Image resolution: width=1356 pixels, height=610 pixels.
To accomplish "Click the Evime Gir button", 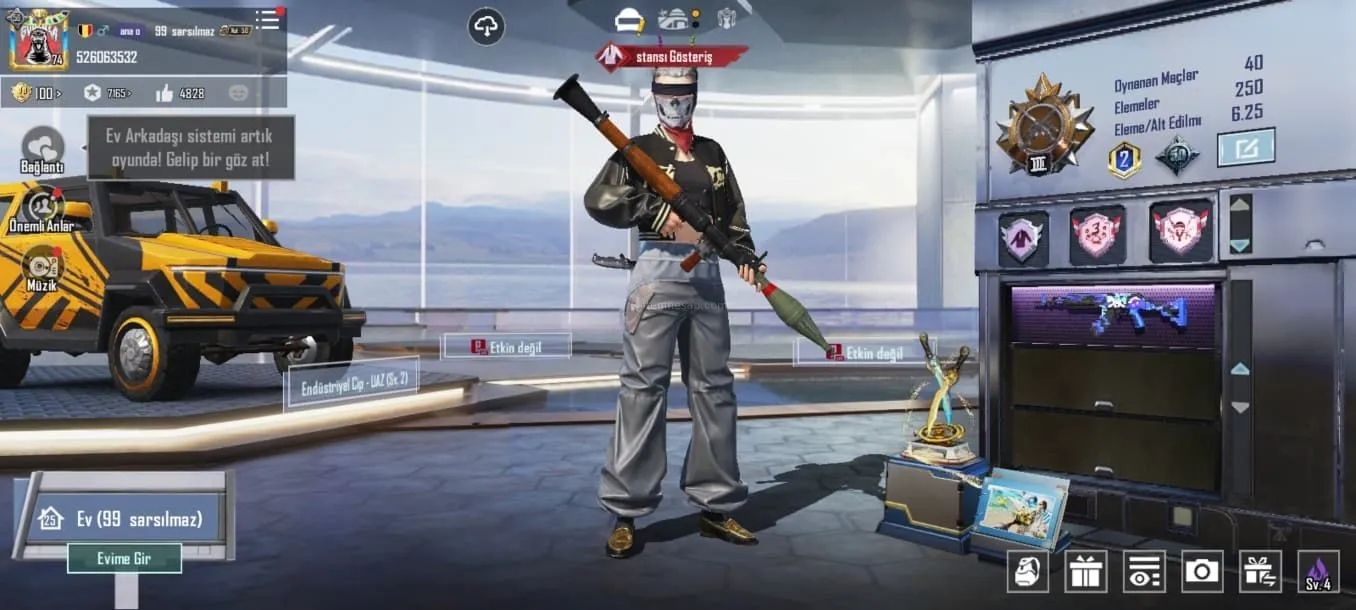I will [x=124, y=558].
